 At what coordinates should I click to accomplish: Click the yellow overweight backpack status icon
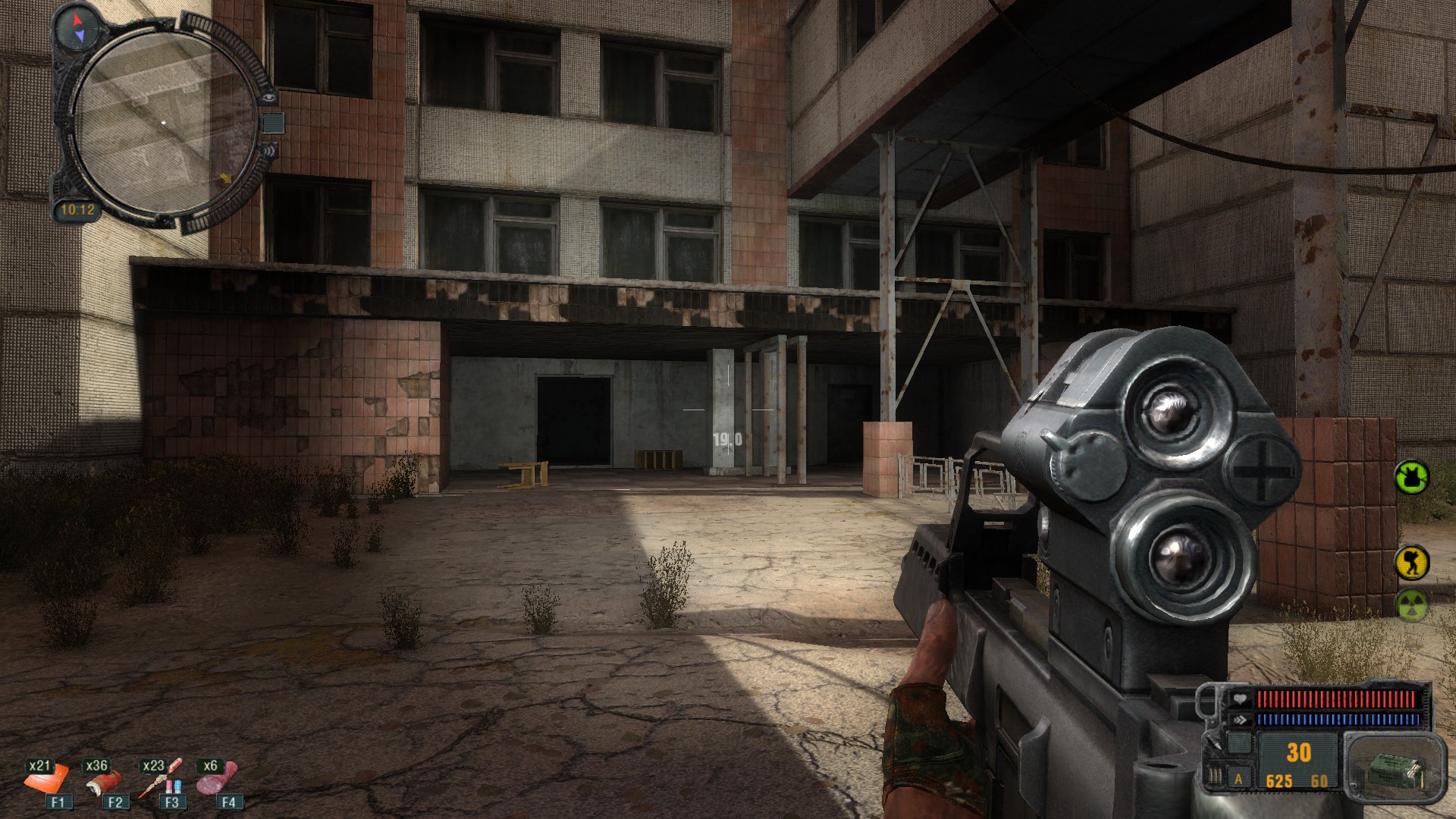tap(1411, 563)
